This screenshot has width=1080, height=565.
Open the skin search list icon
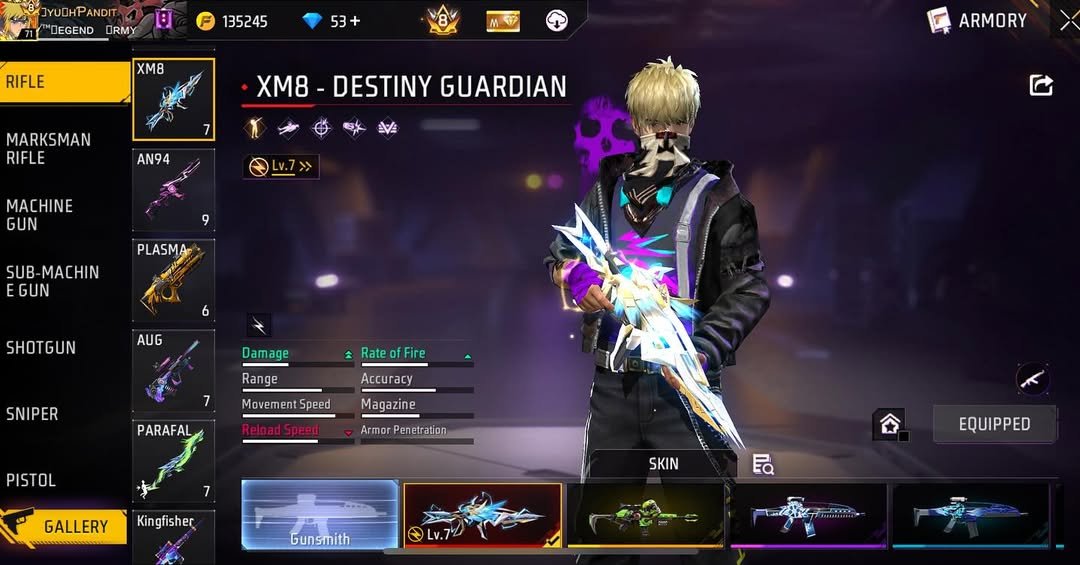763,464
